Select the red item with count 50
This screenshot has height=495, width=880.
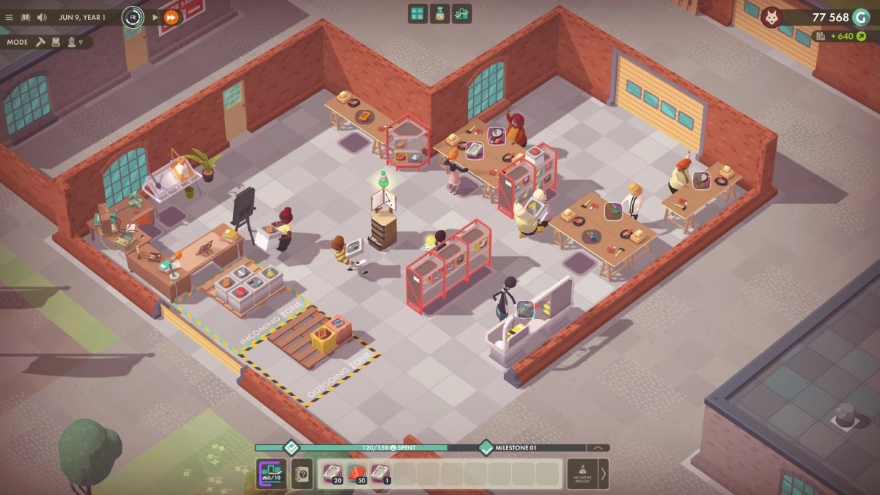(358, 473)
